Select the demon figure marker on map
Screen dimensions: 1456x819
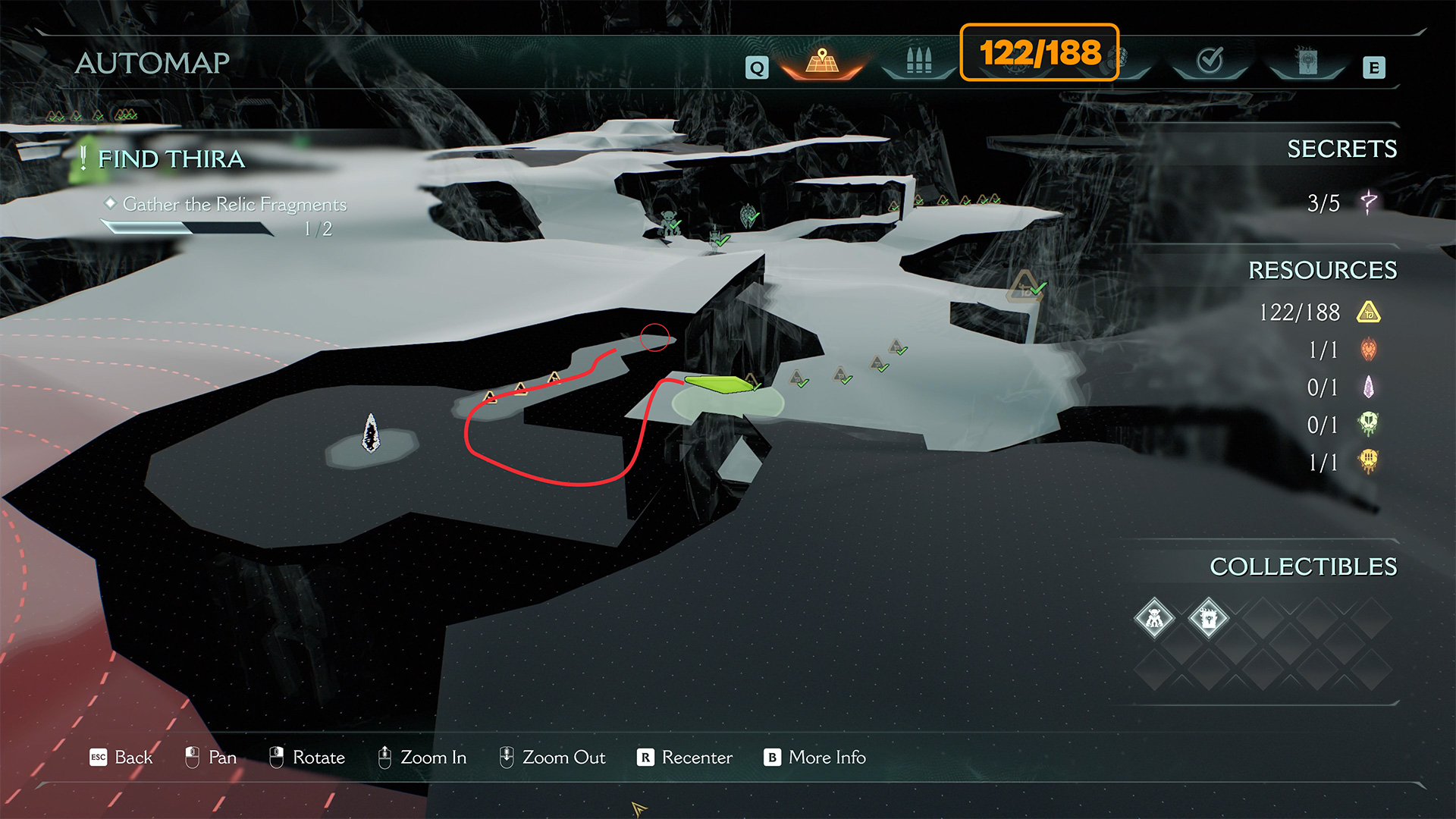(669, 221)
